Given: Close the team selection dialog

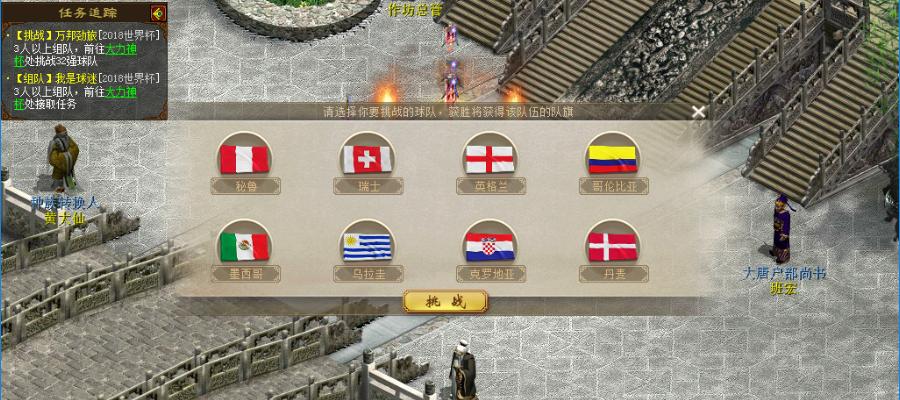Looking at the screenshot, I should pos(699,112).
